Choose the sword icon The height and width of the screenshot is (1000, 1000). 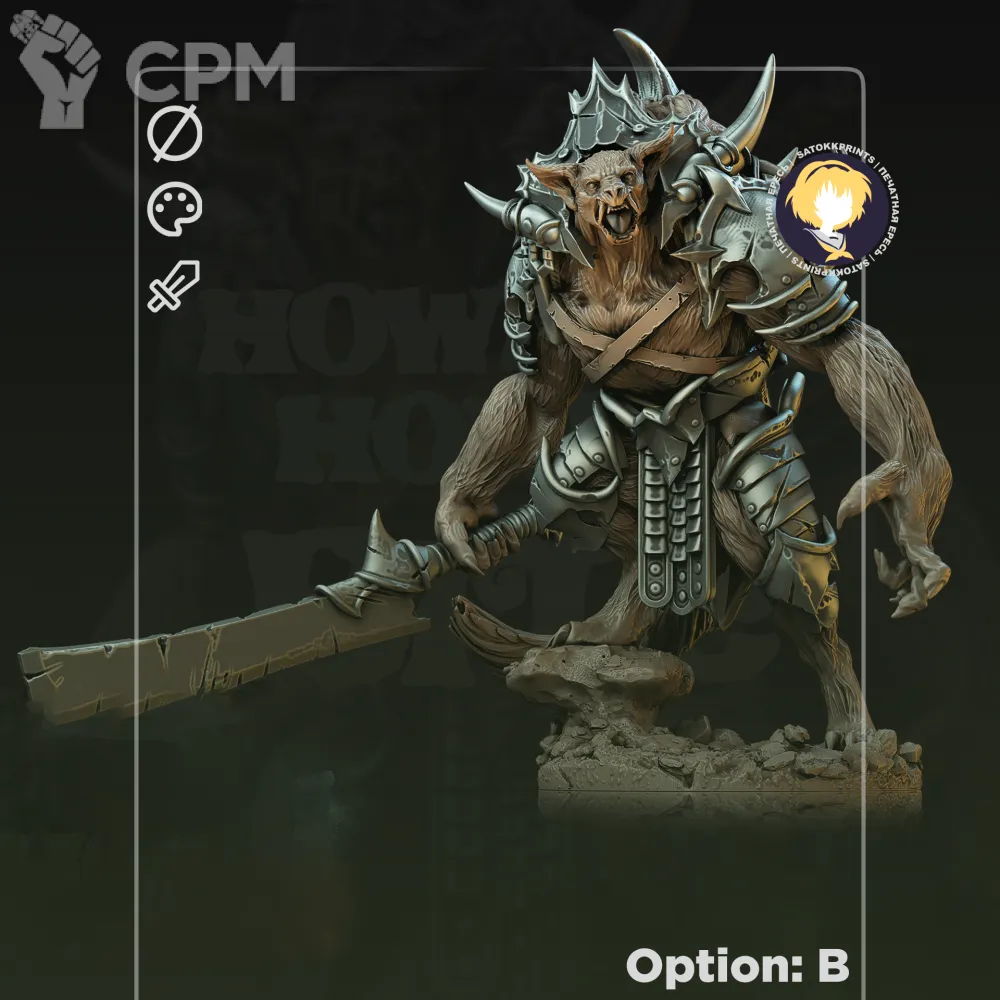point(175,286)
